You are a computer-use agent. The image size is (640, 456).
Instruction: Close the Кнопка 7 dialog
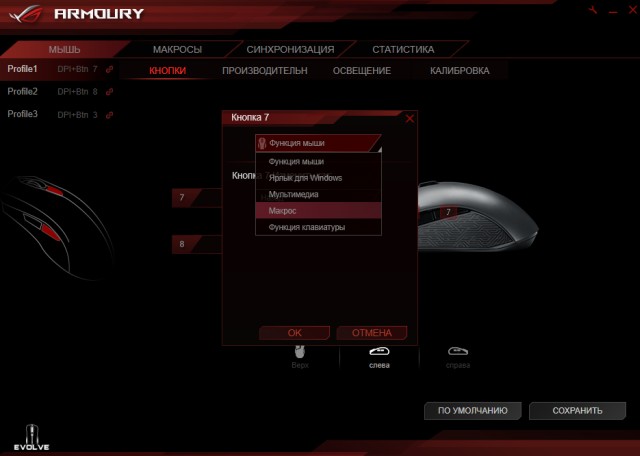(410, 118)
